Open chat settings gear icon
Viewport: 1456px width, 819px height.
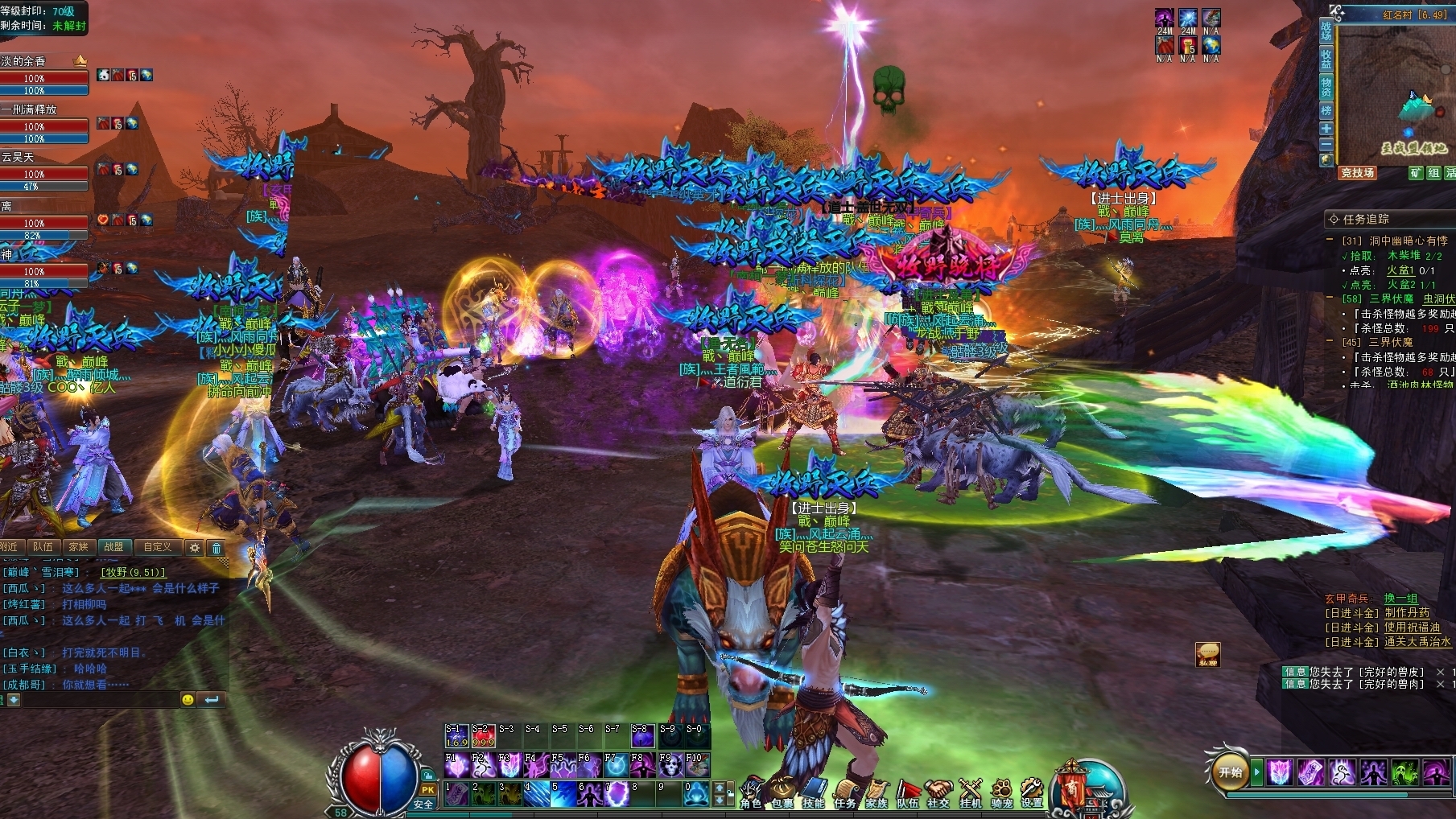[195, 548]
